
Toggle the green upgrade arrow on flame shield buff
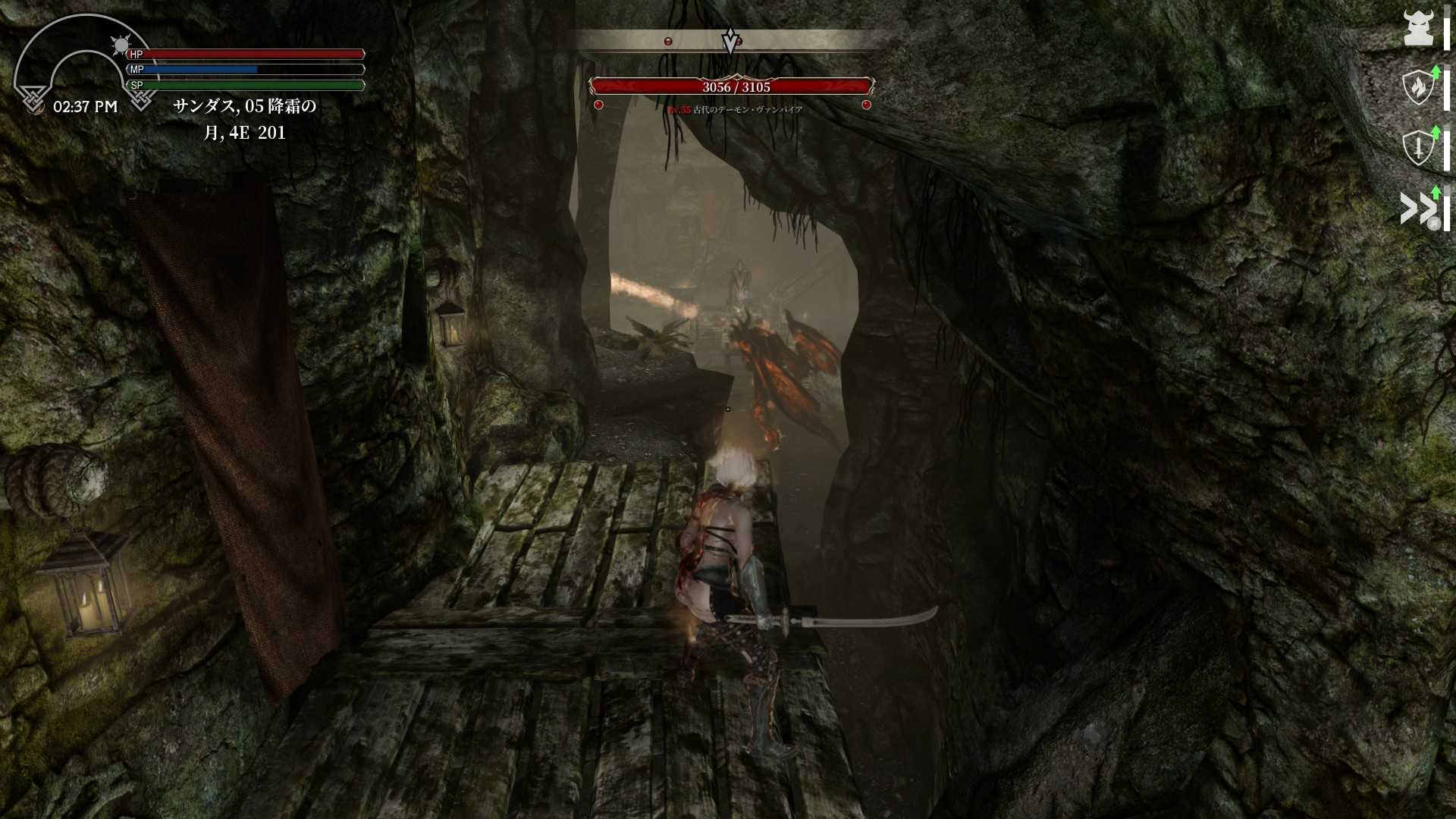(1436, 72)
